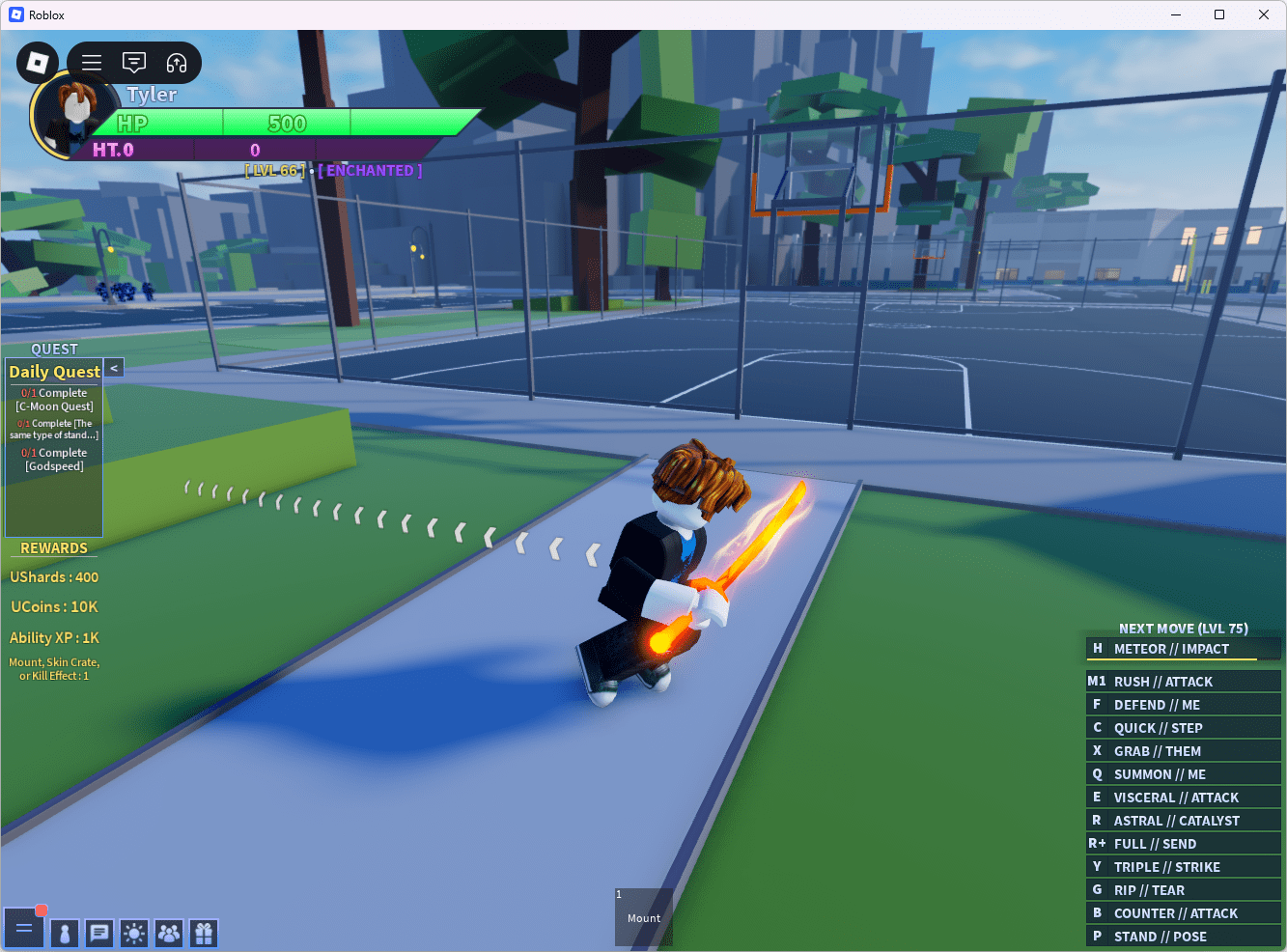Collapse the Daily Quest panel chevron

point(113,367)
